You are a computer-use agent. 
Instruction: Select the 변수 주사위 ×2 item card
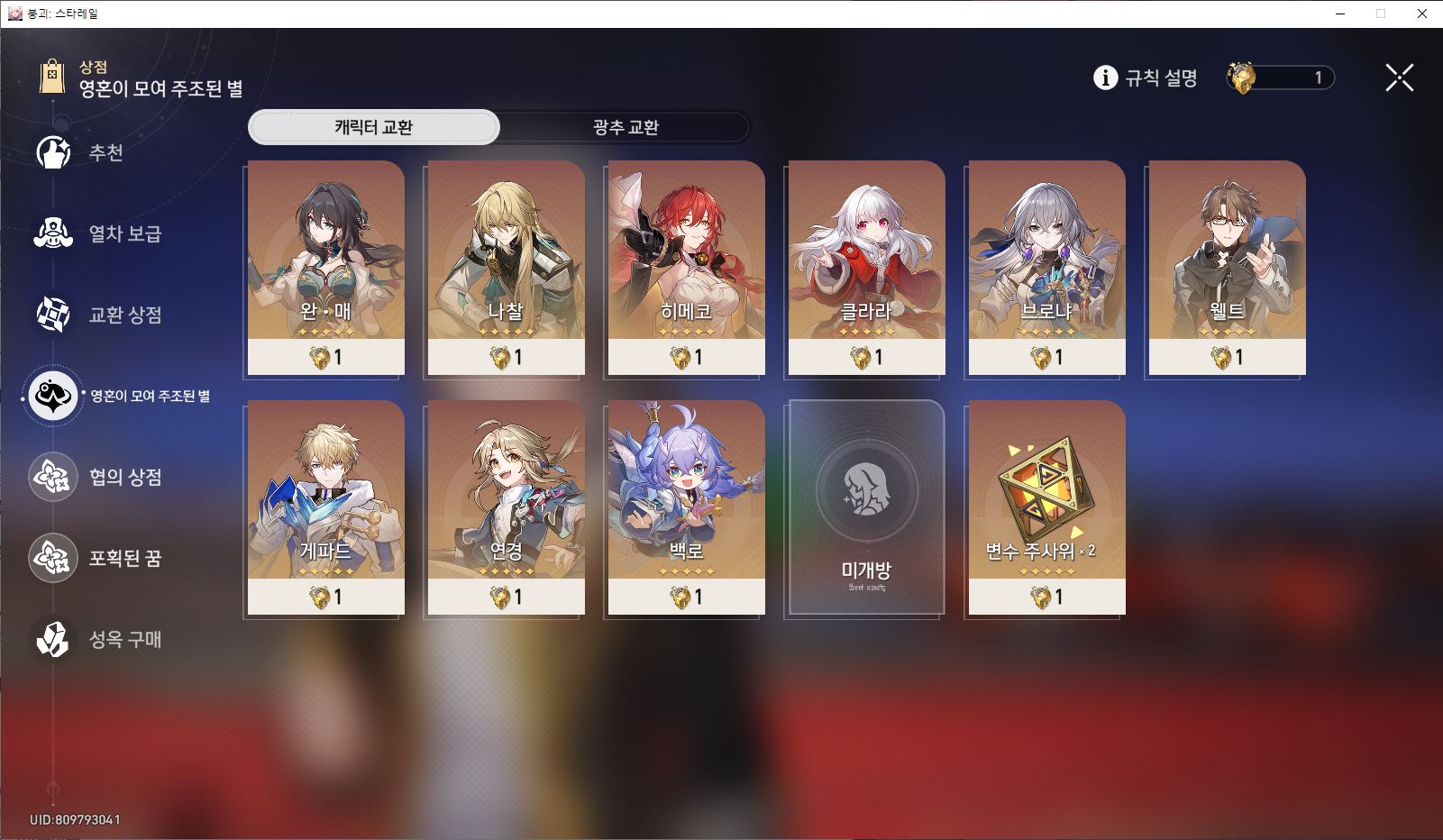(1046, 507)
